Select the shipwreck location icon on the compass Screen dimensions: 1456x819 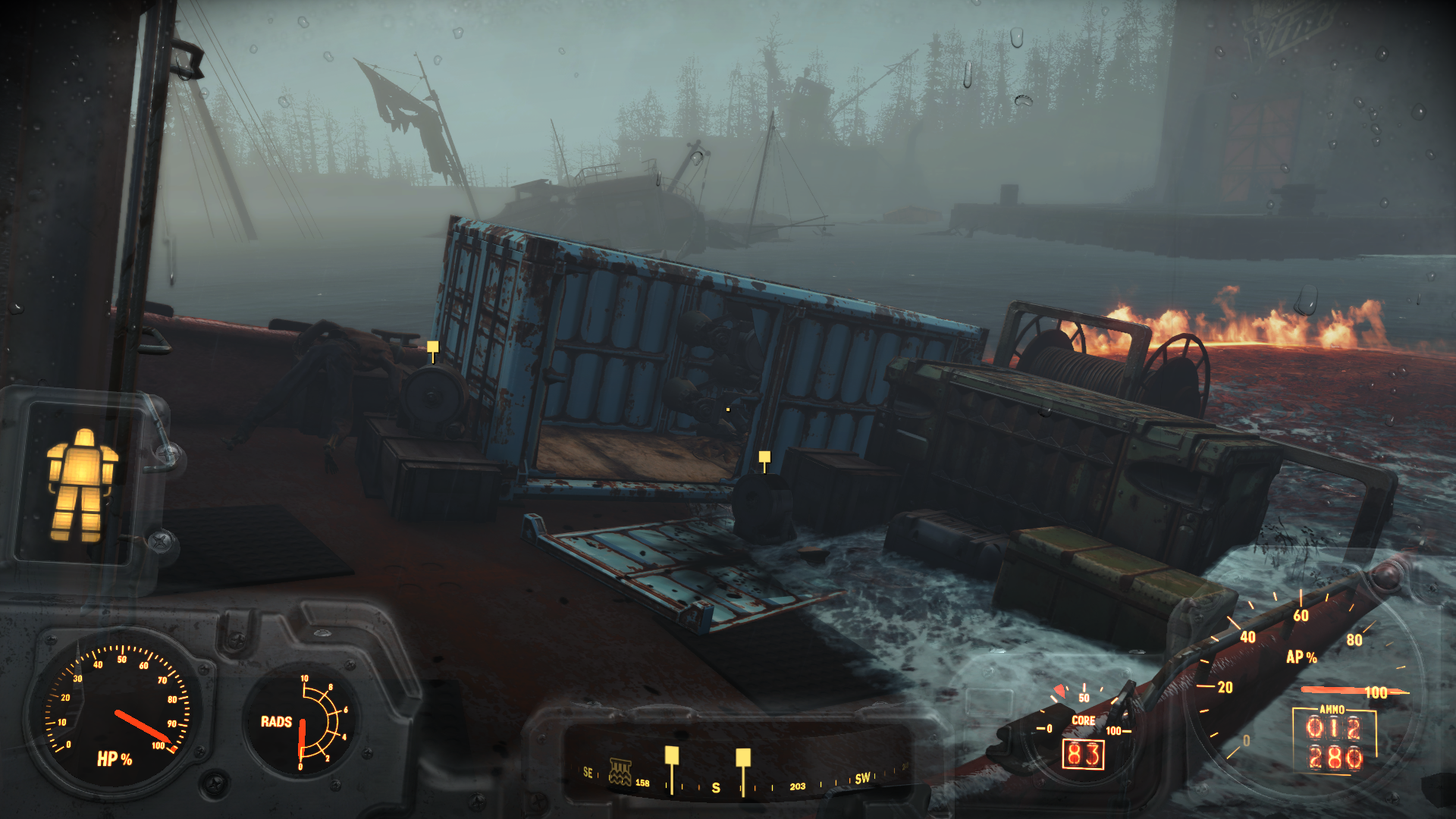coord(620,772)
